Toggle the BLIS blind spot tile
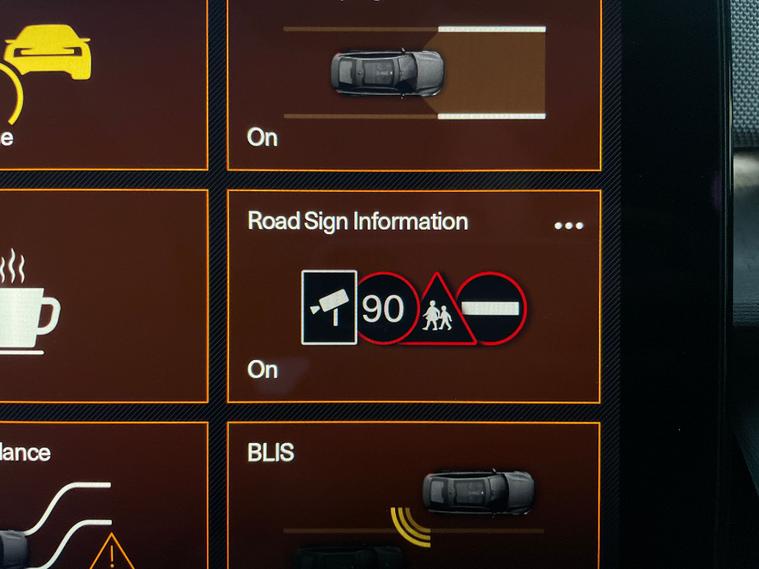This screenshot has width=759, height=569. (413, 497)
